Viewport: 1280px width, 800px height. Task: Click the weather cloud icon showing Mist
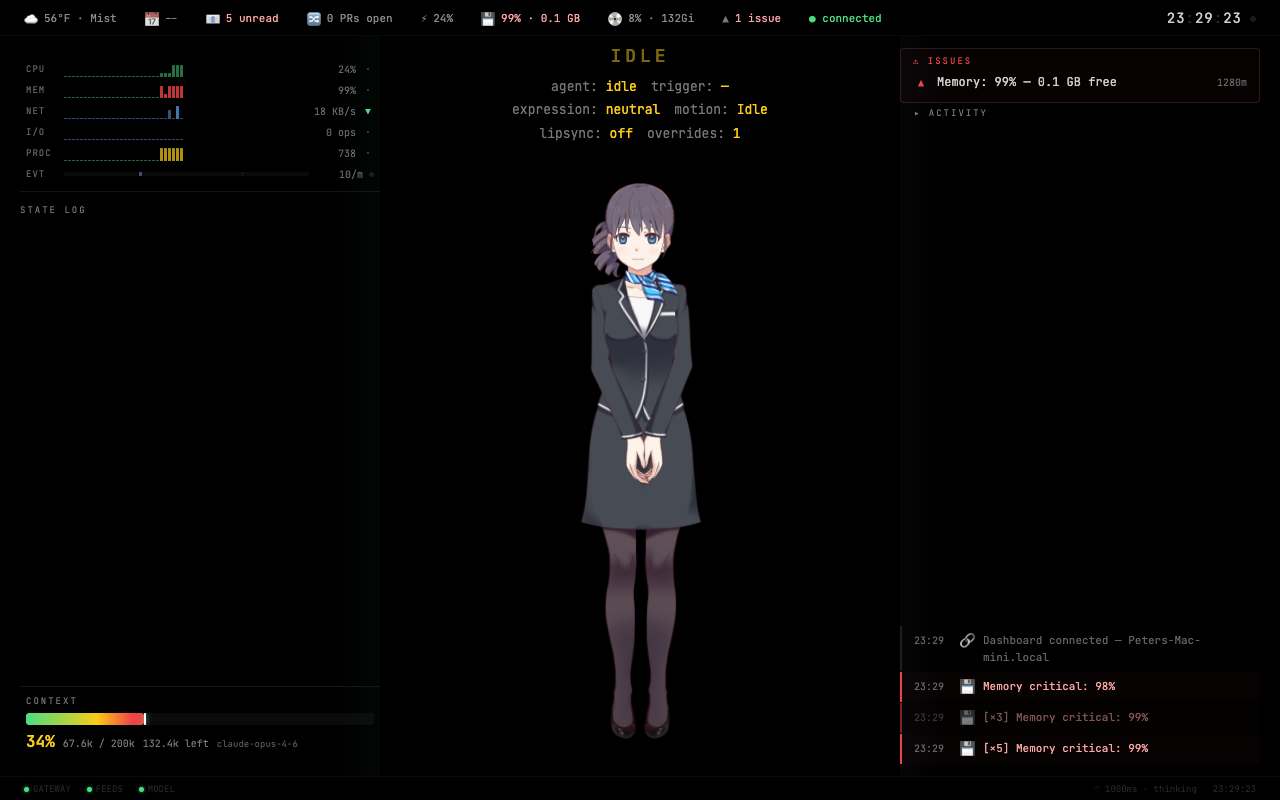[31, 18]
